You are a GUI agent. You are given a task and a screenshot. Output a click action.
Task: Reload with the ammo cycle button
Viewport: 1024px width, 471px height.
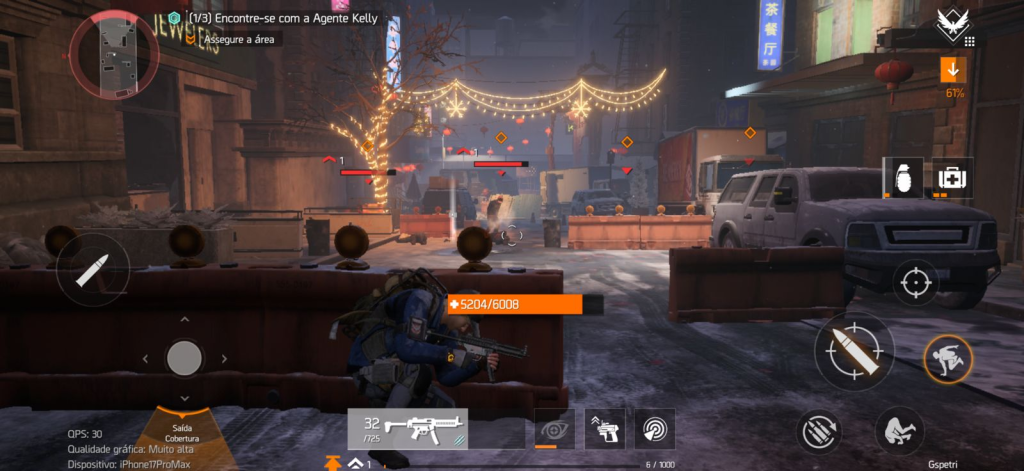(820, 432)
